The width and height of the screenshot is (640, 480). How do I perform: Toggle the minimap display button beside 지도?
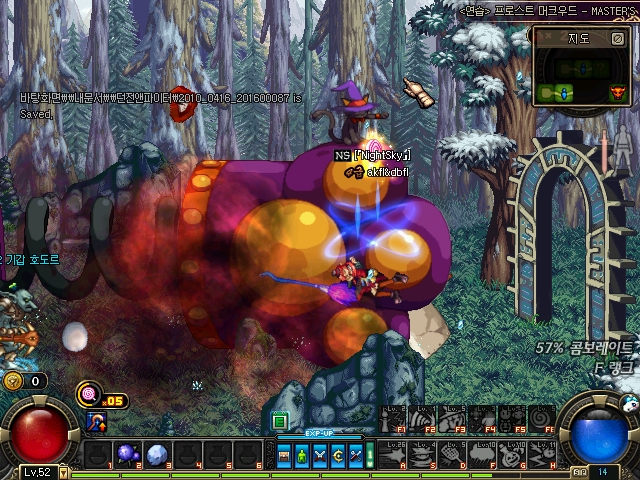click(x=617, y=39)
